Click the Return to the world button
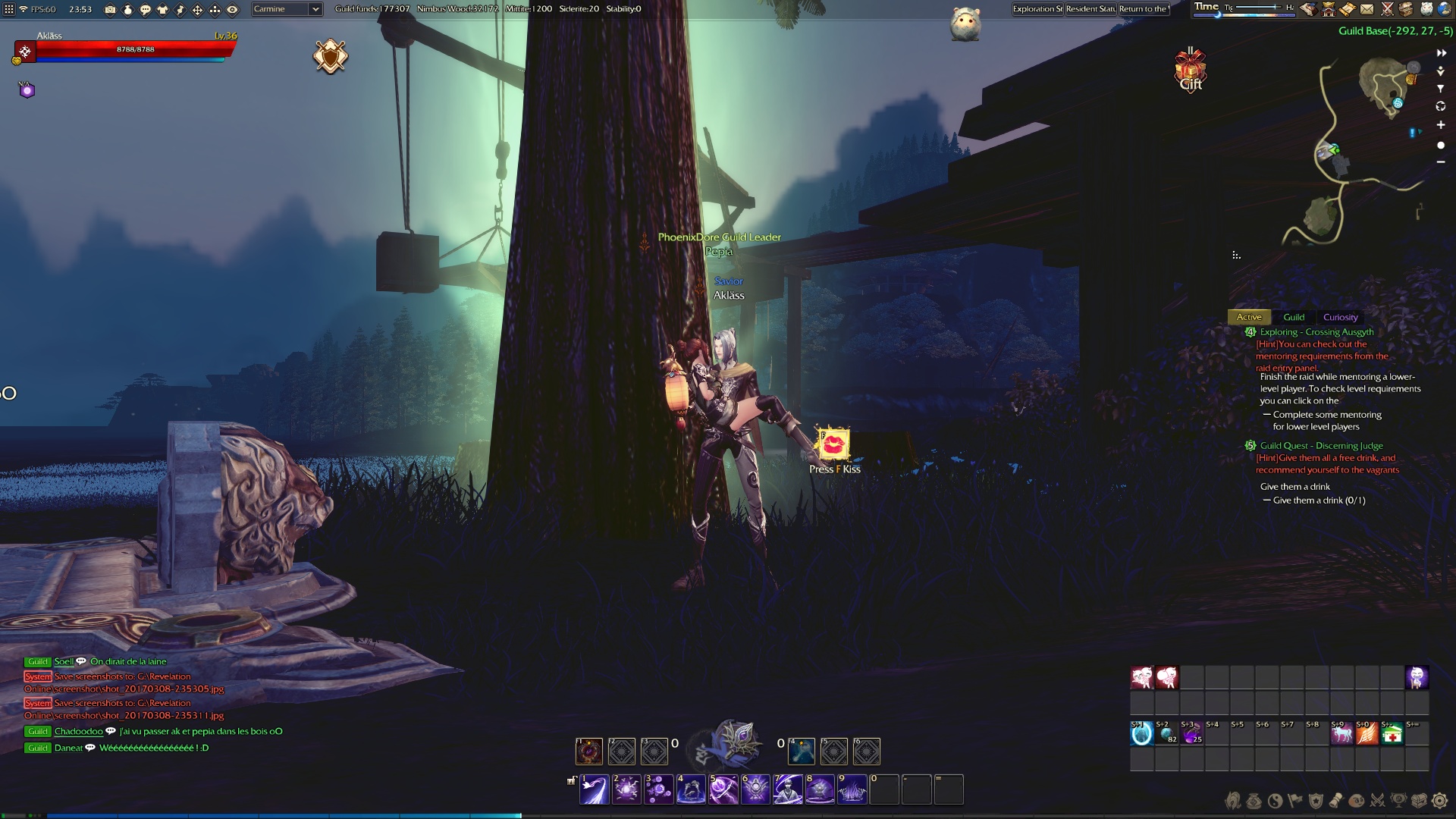 [x=1144, y=9]
